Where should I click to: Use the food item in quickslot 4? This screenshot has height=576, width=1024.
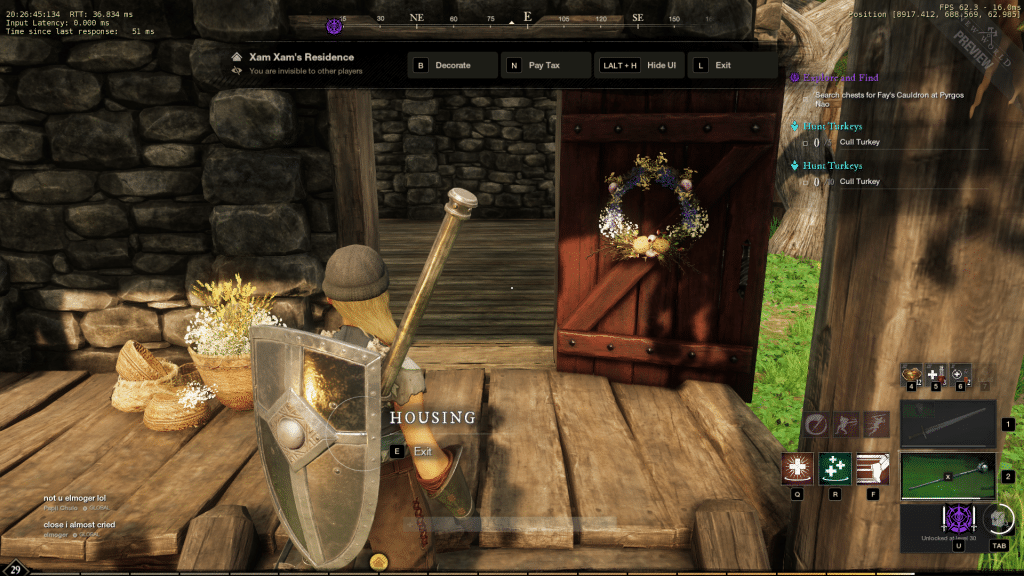pyautogui.click(x=911, y=374)
